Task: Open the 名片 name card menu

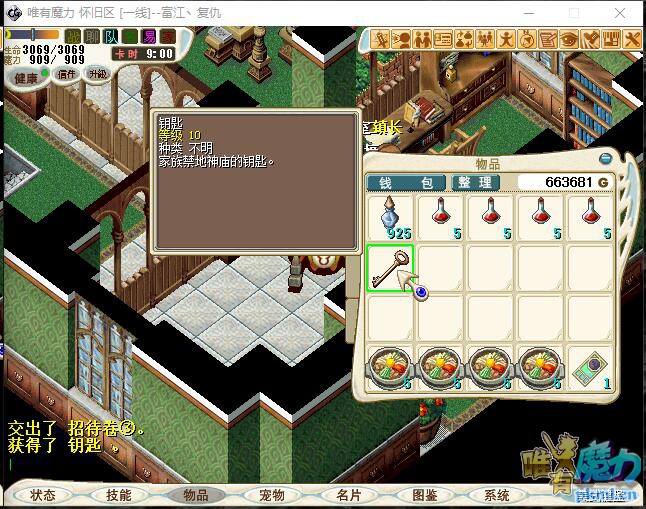Action: pyautogui.click(x=347, y=495)
